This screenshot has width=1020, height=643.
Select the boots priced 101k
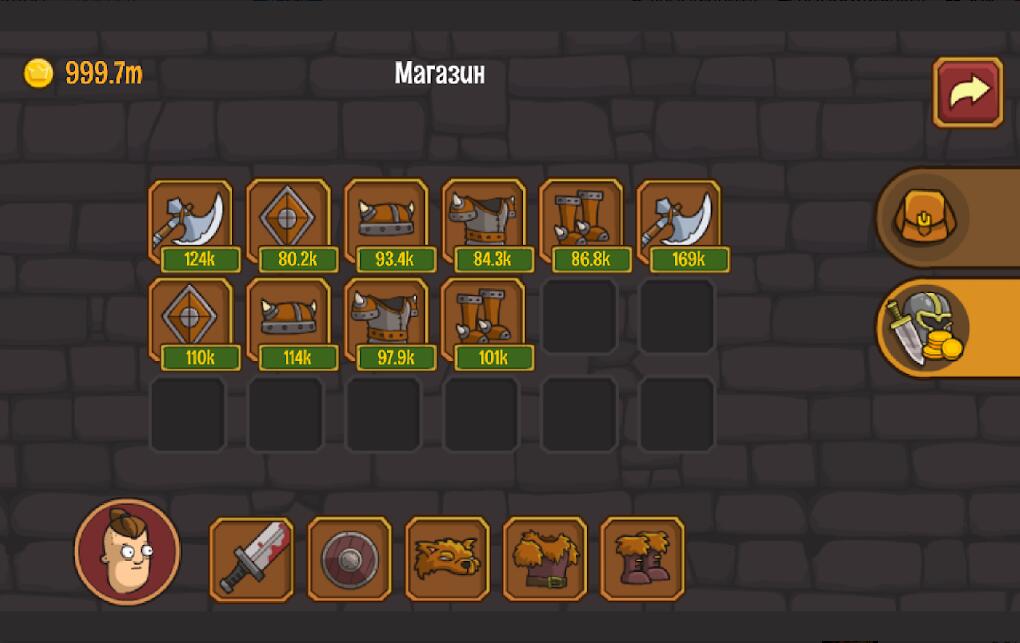485,320
